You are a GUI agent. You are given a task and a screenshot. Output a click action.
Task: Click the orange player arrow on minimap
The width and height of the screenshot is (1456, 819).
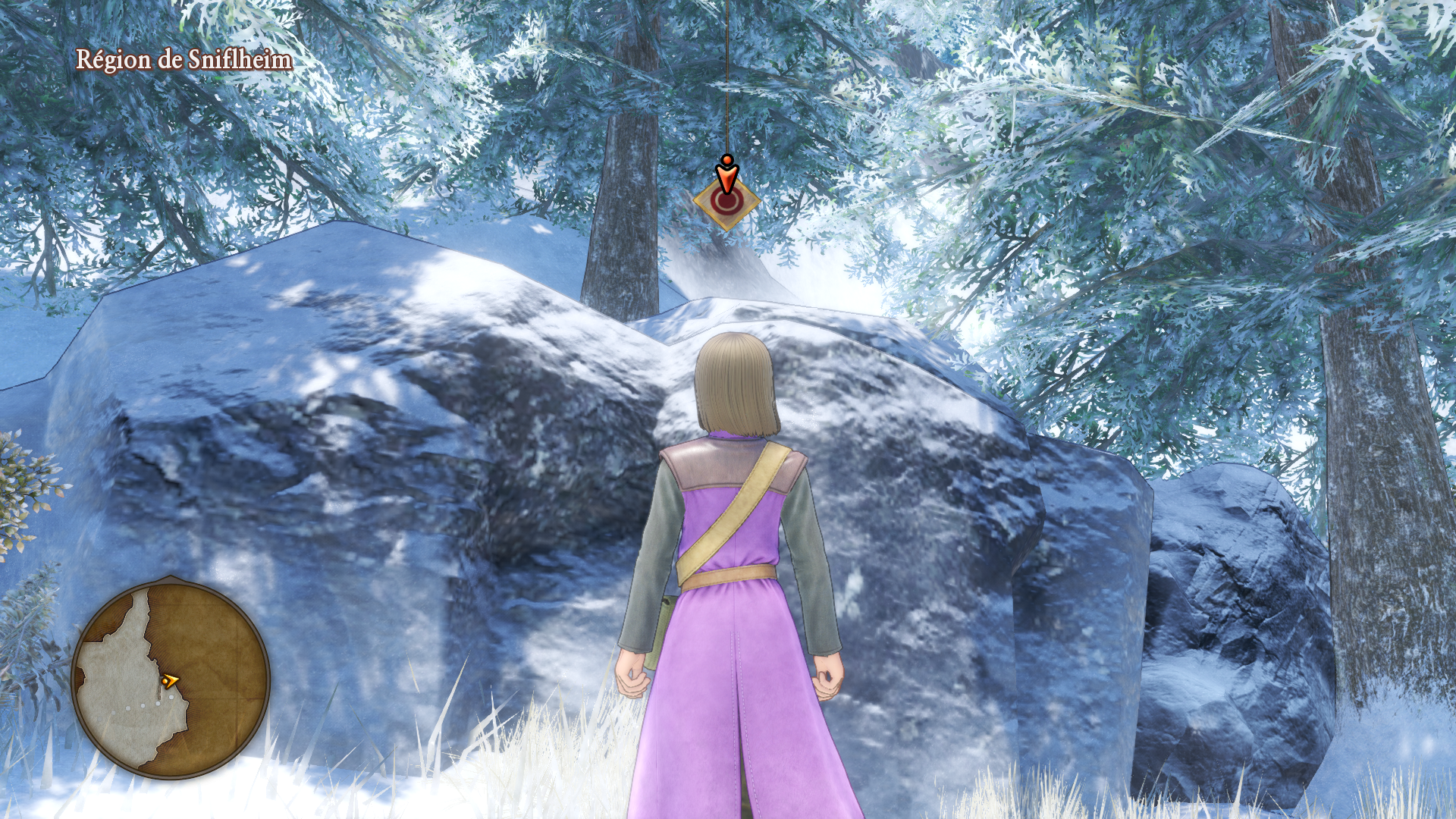pos(171,681)
